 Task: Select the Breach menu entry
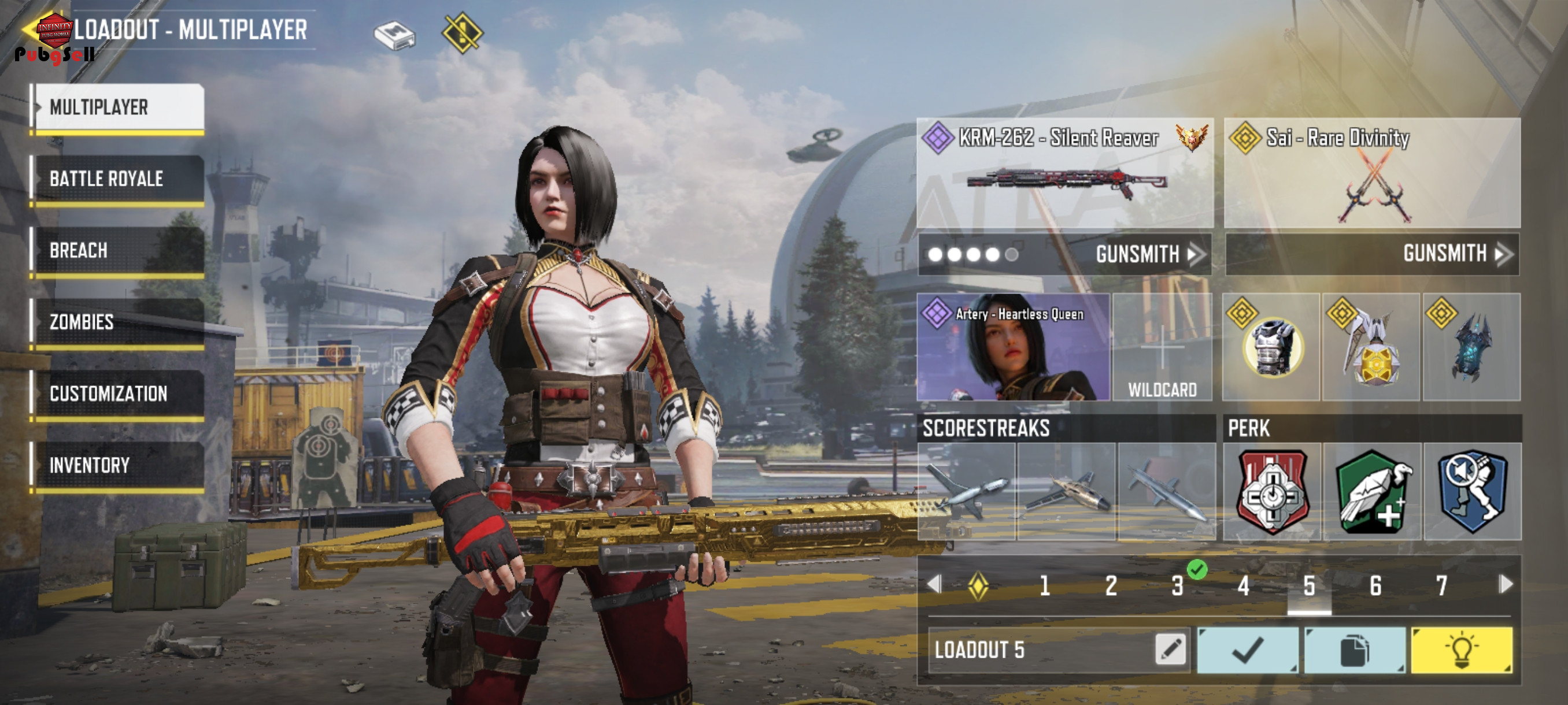click(x=119, y=251)
